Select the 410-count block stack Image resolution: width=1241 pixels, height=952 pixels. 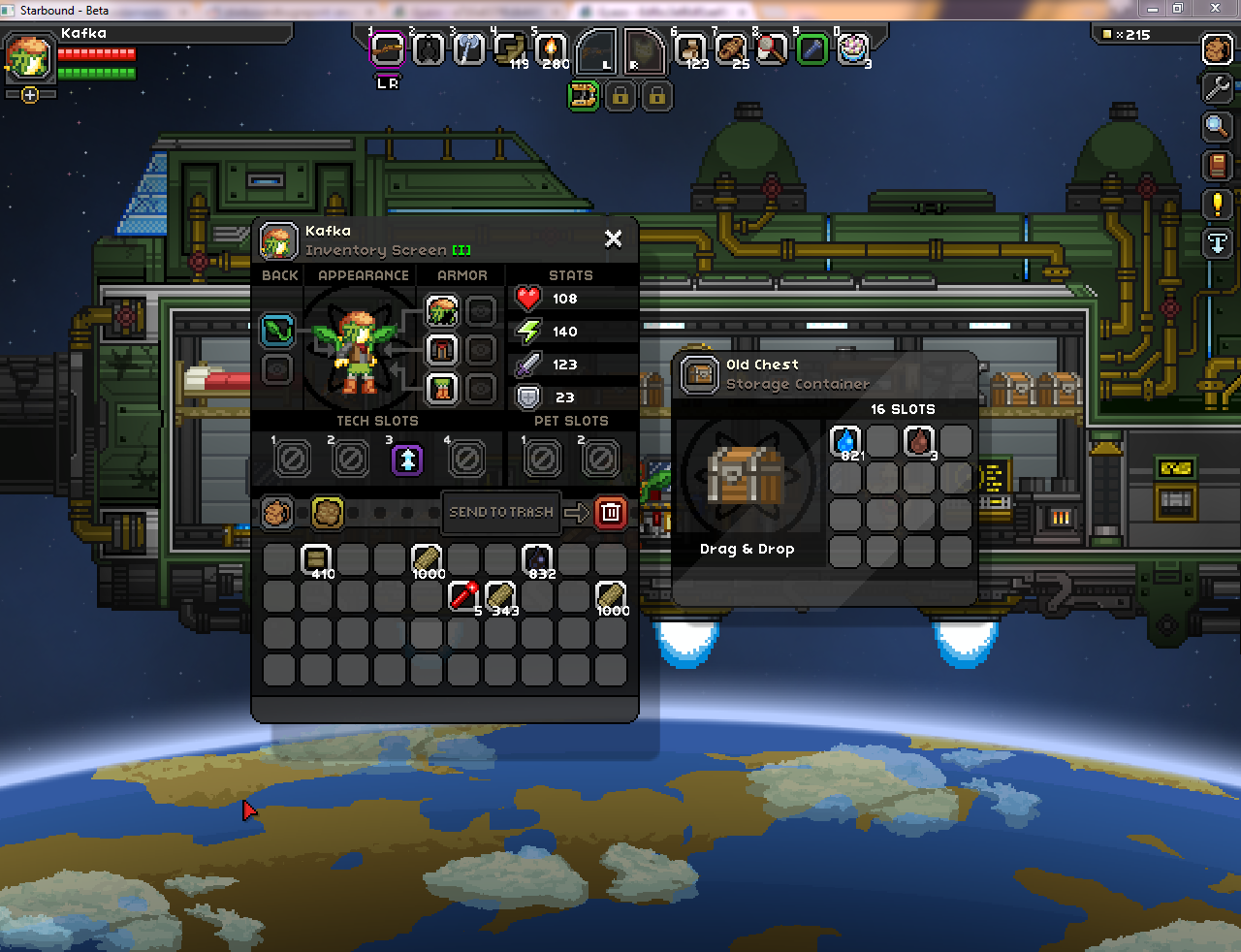[x=316, y=559]
